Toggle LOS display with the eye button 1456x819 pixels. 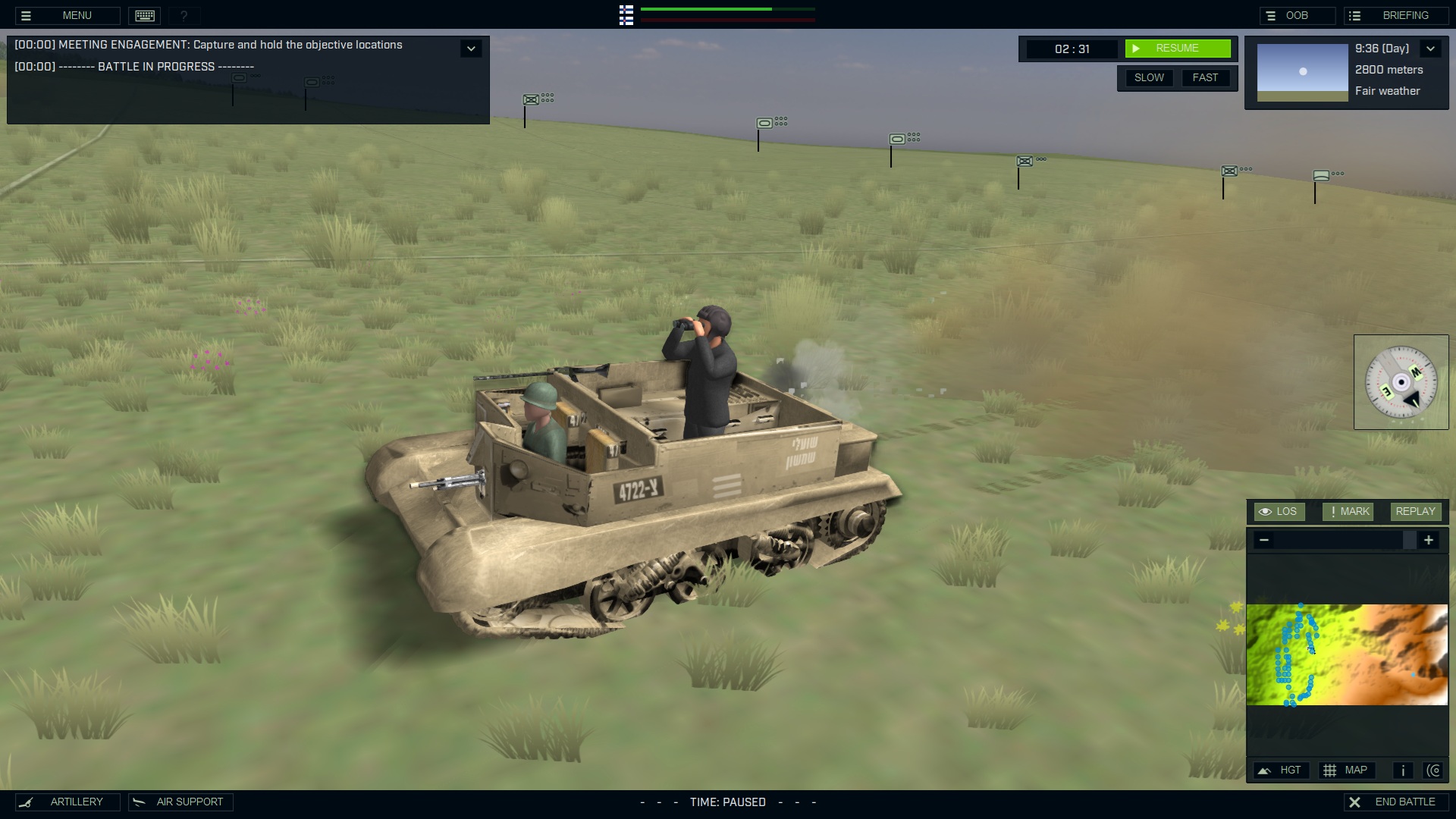pos(1279,511)
